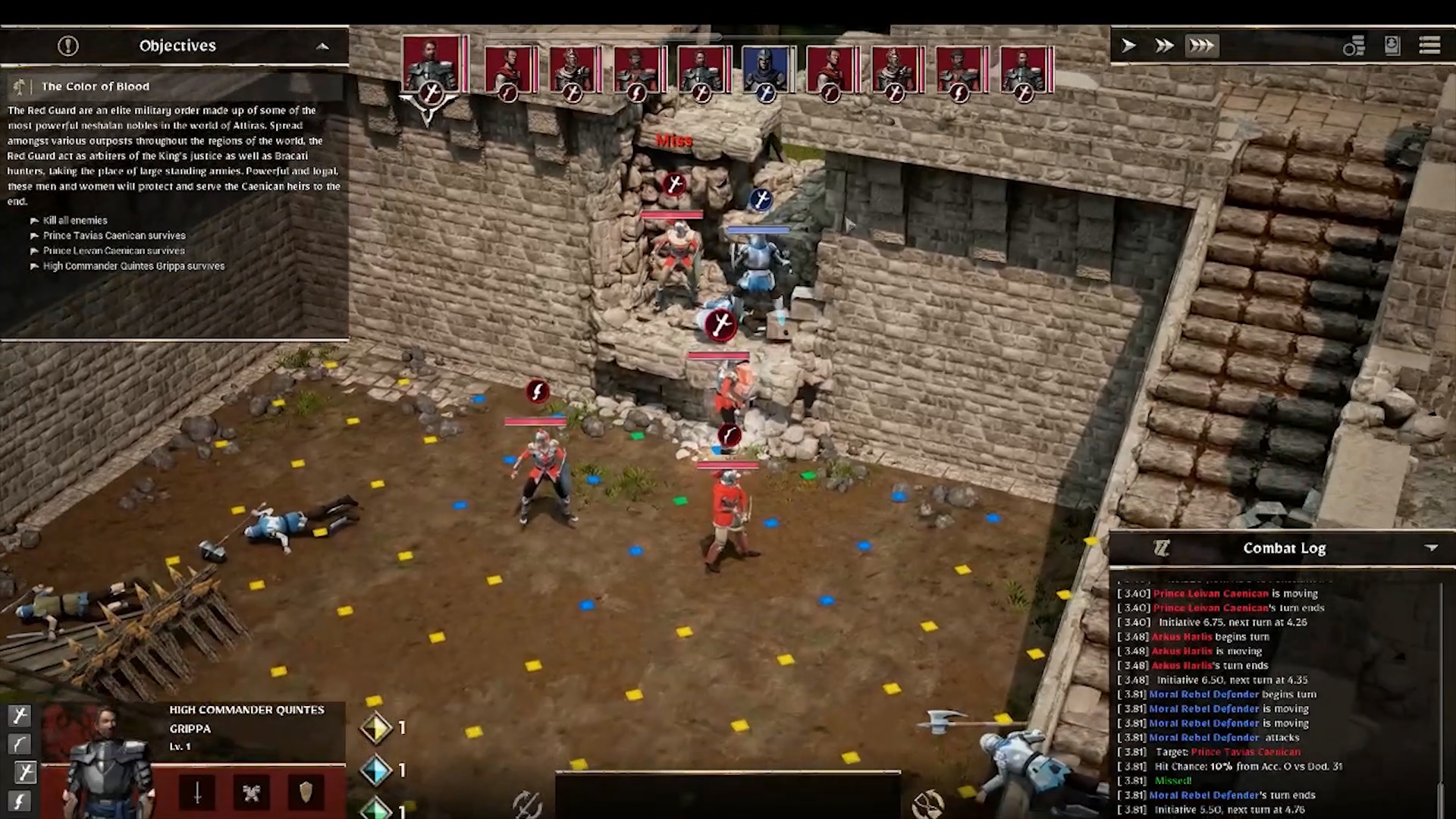Select the curved blade stance in left sidebar
The image size is (1456, 819).
pos(20,744)
